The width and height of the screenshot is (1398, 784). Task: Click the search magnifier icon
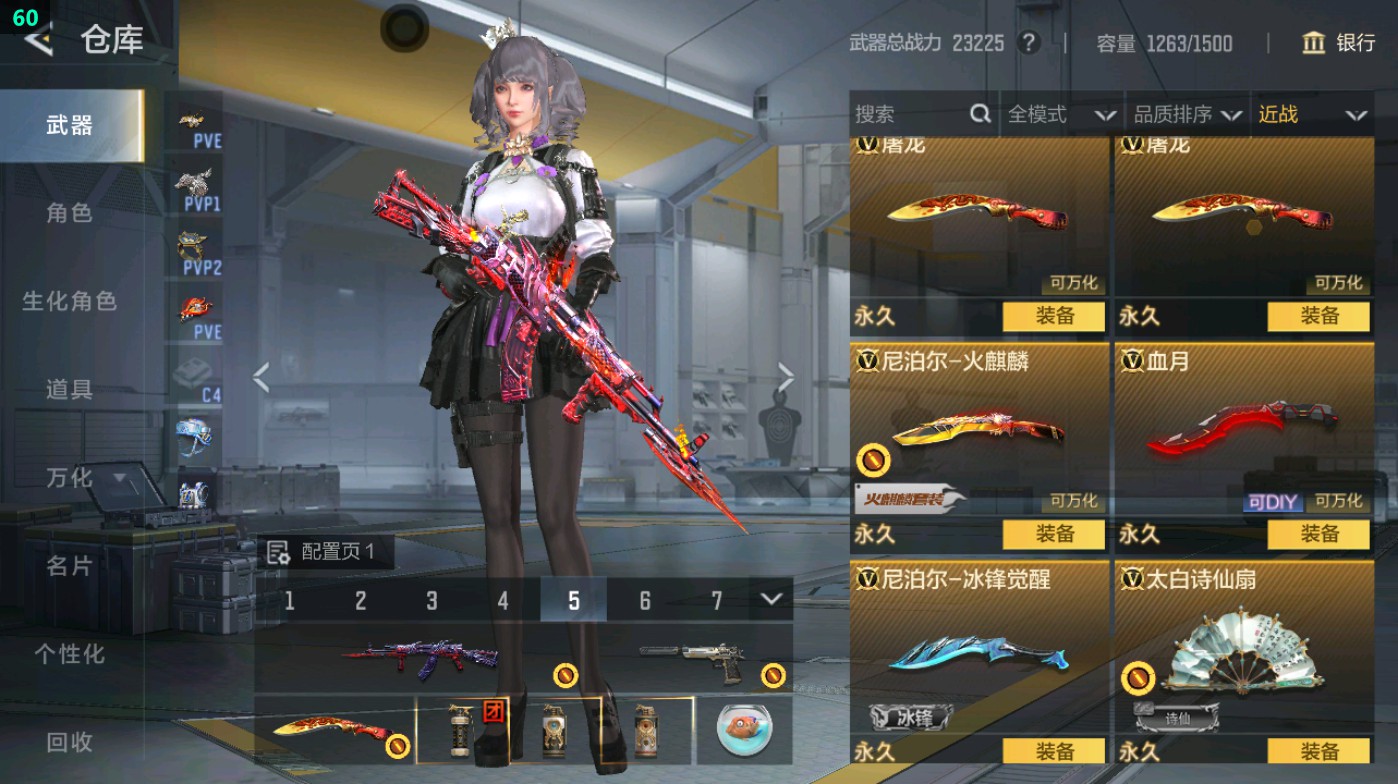click(978, 114)
